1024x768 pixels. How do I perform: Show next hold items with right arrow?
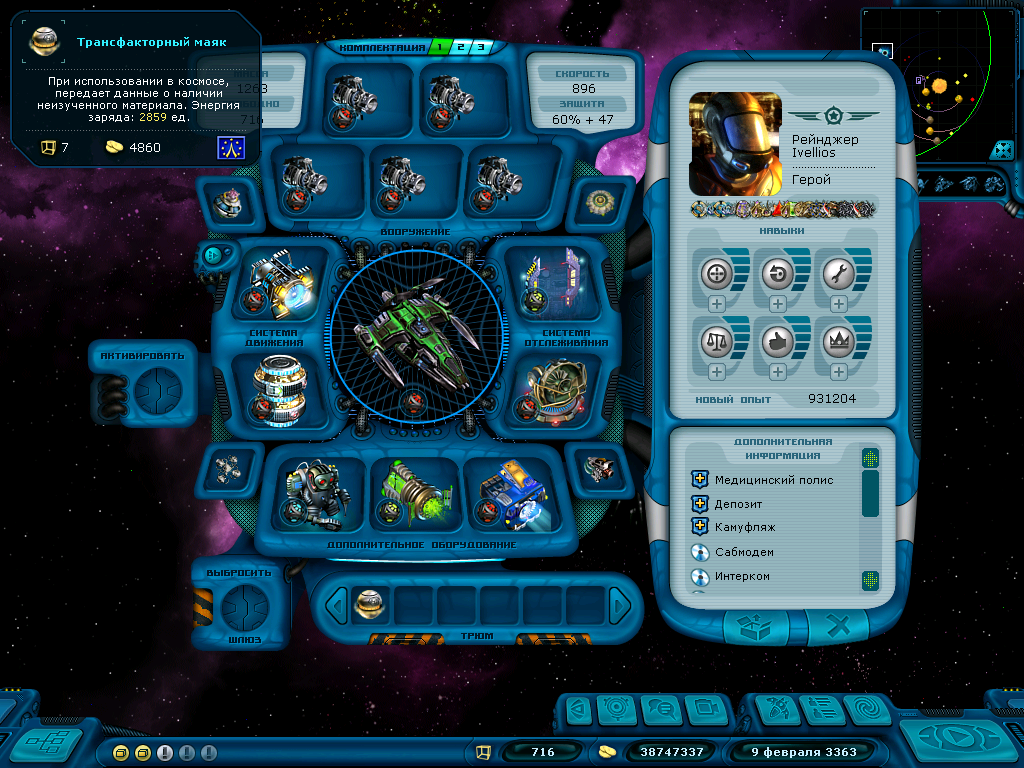(620, 605)
